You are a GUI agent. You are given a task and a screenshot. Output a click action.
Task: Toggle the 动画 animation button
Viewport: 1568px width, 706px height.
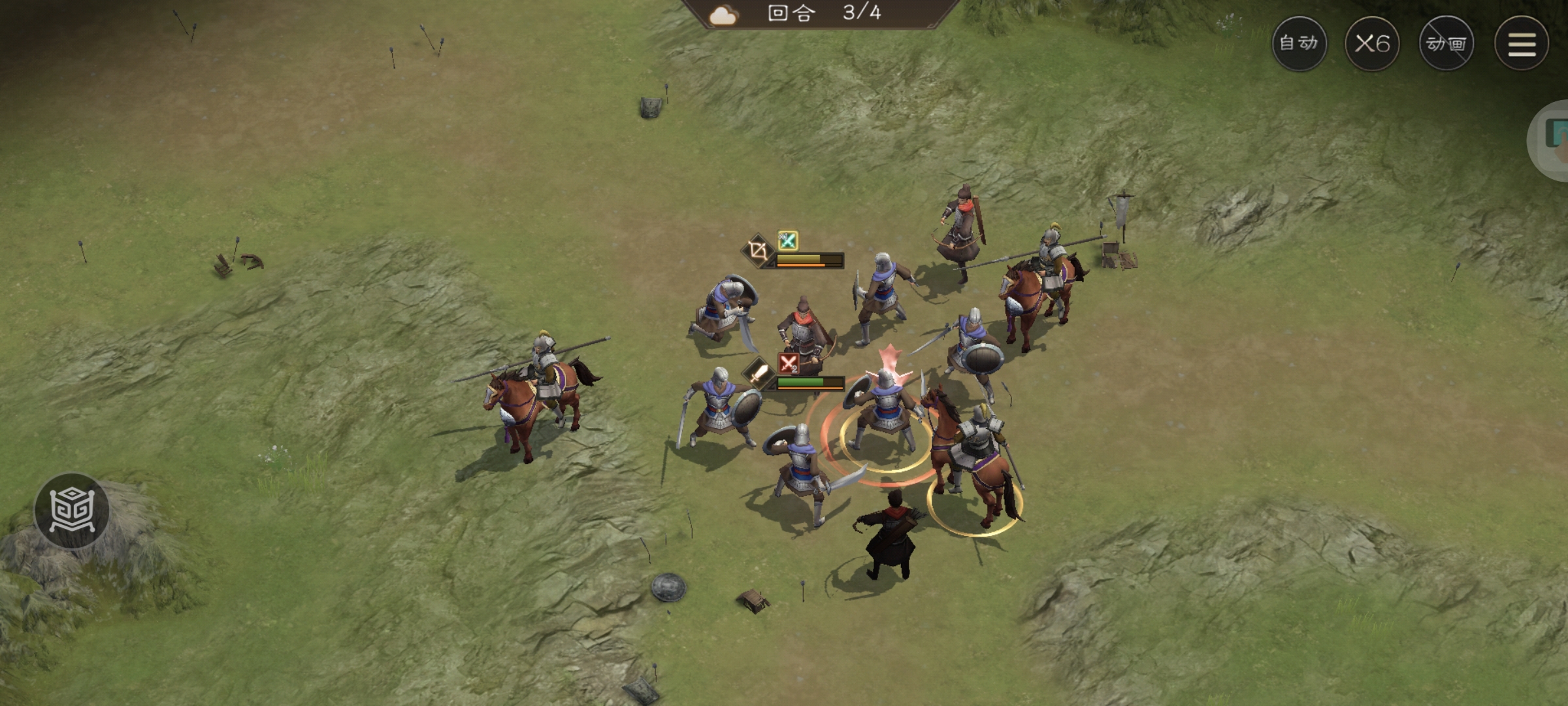[1446, 44]
